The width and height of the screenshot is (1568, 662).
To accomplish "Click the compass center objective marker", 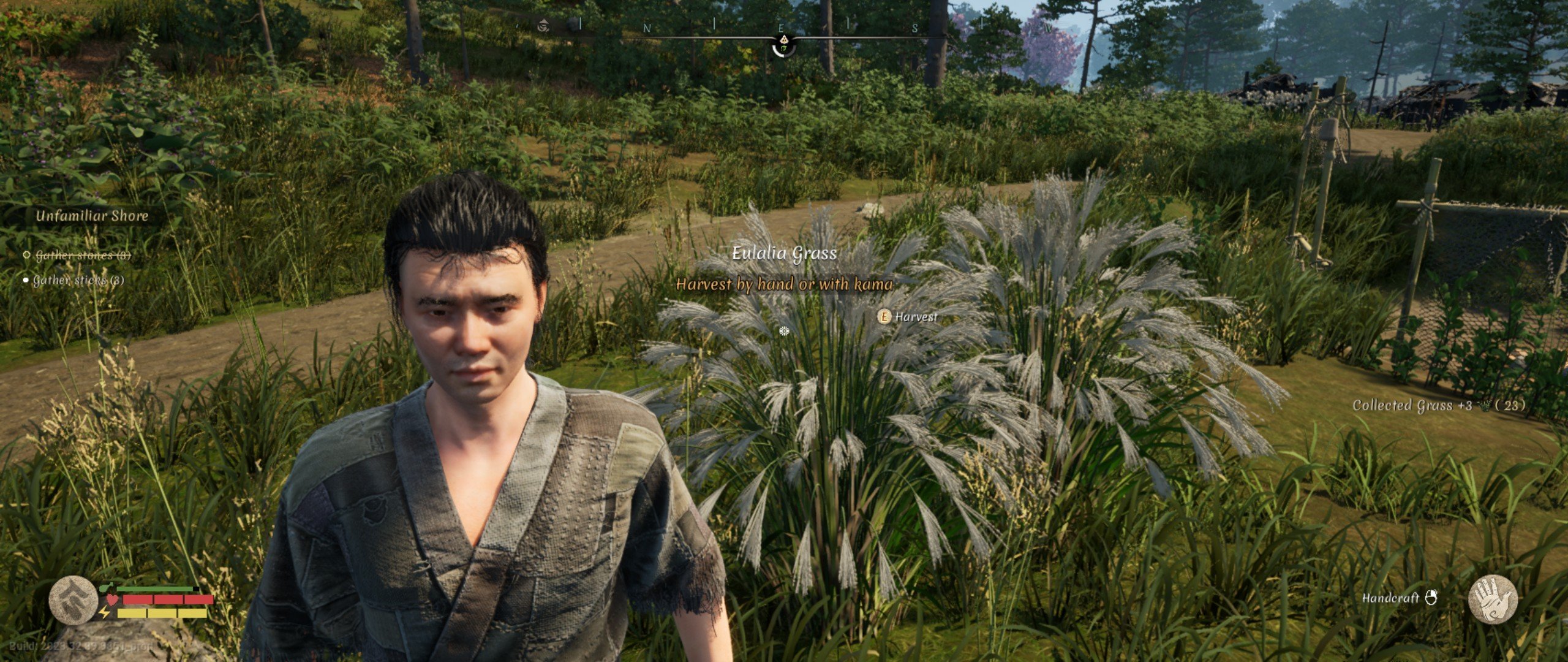I will pos(784,45).
